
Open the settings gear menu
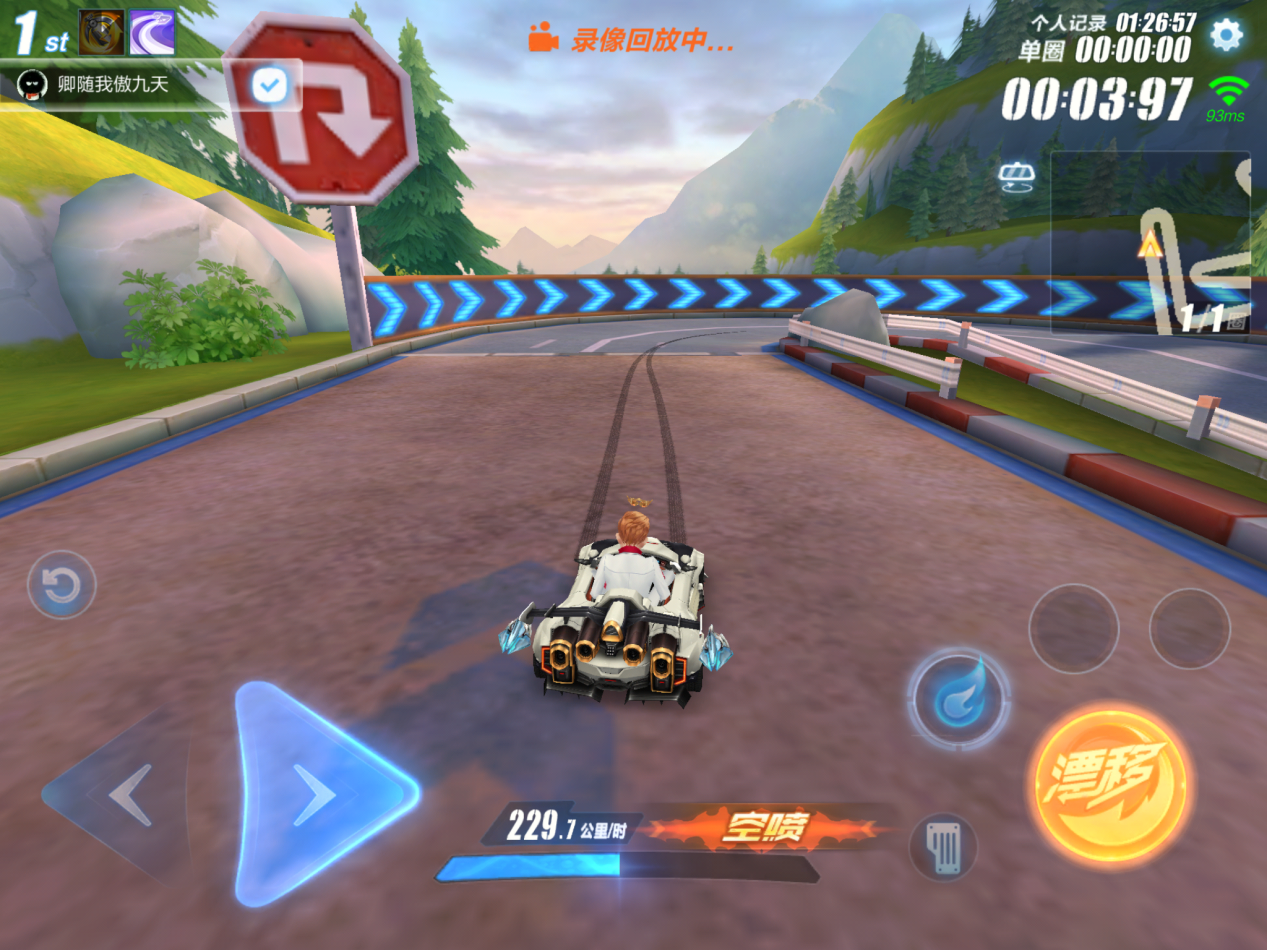1226,36
